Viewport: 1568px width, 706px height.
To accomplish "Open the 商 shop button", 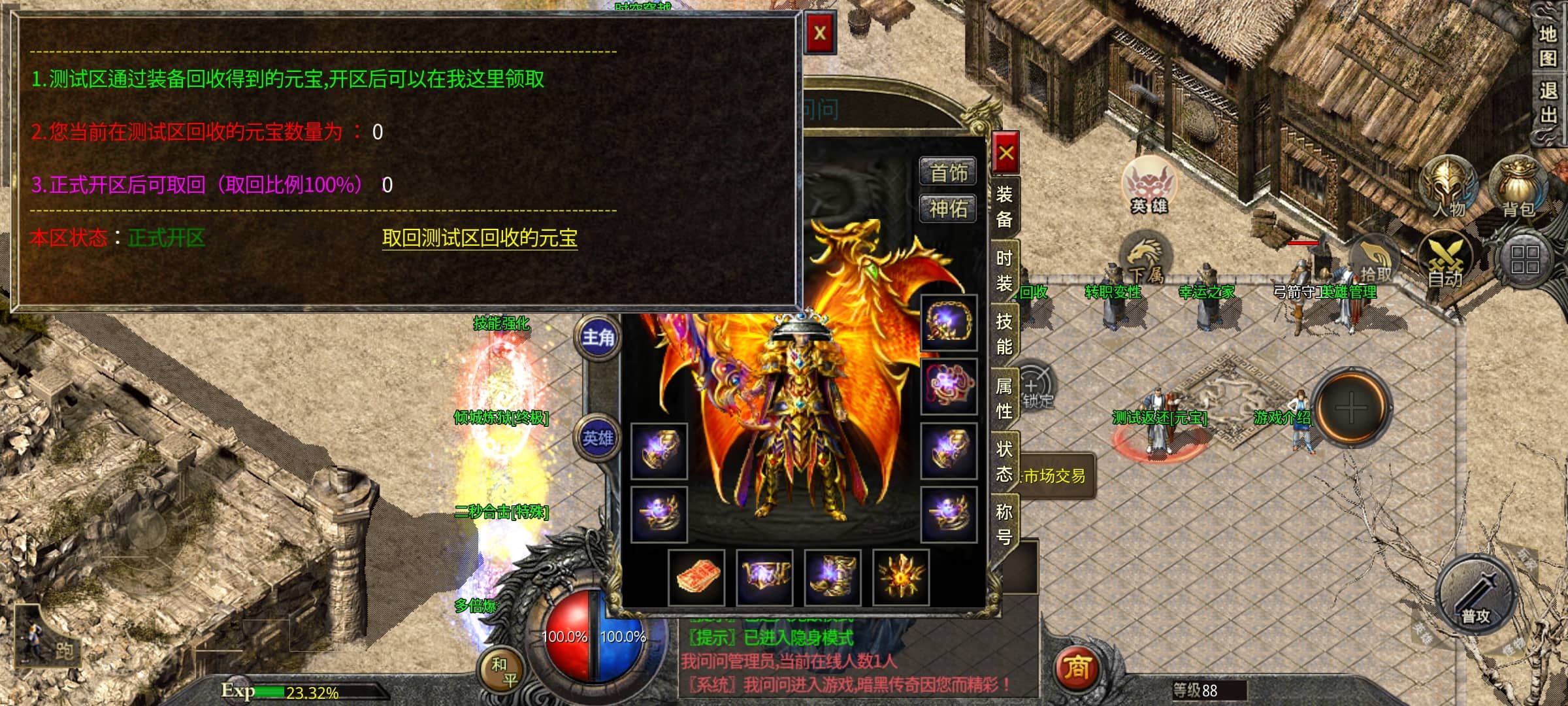I will 1076,668.
